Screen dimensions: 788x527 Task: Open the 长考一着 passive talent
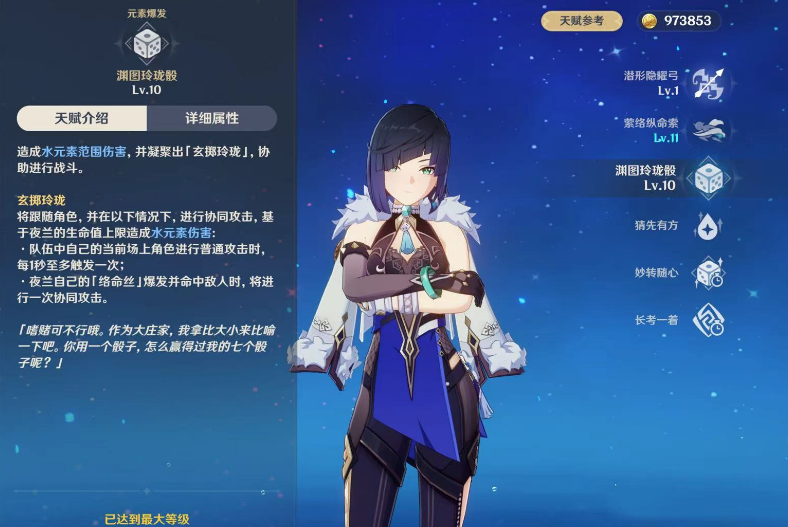(708, 320)
